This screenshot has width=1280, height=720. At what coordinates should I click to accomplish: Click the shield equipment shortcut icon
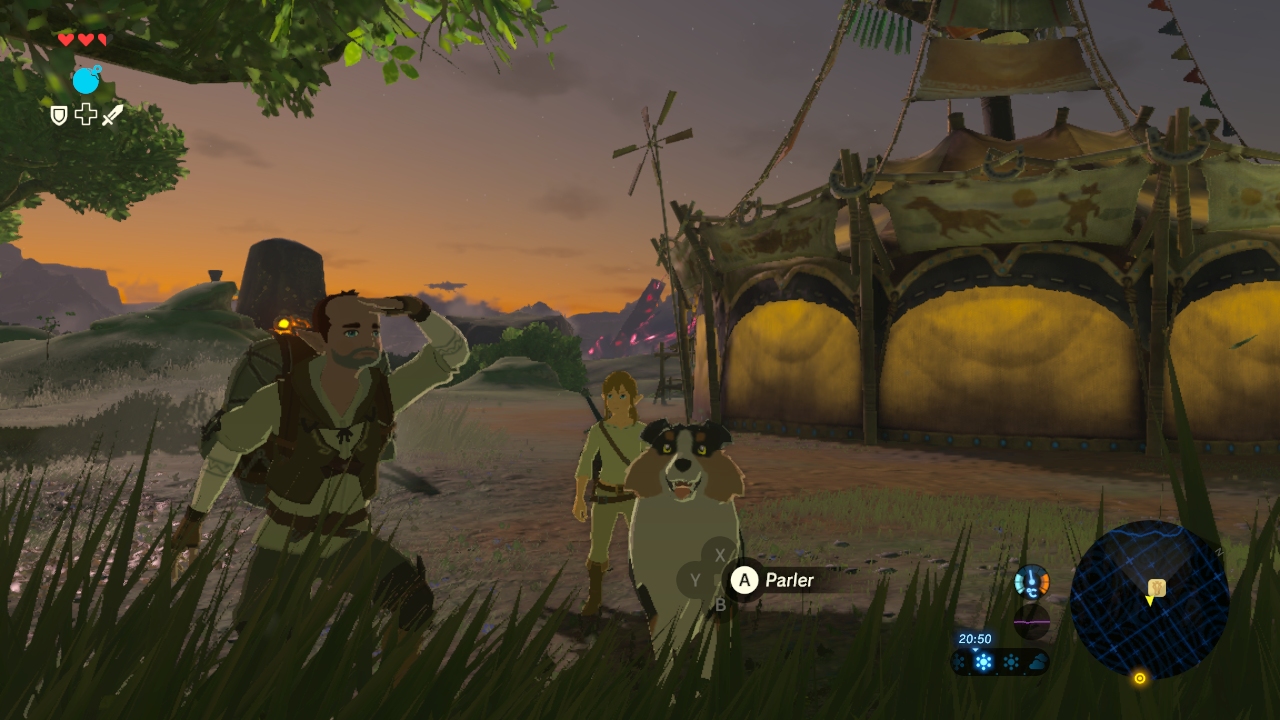pos(59,116)
